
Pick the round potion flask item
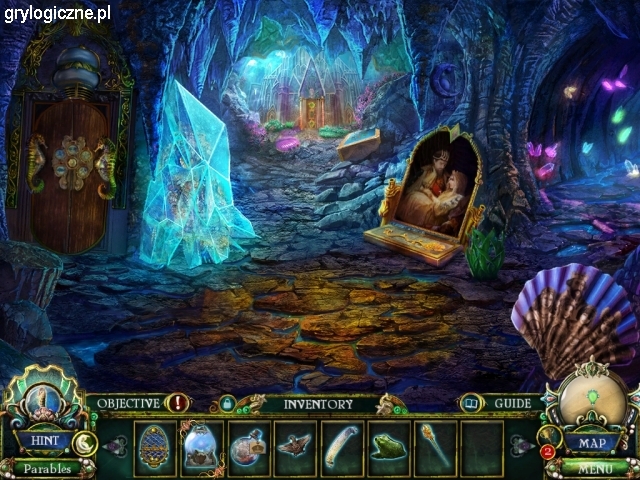247,446
